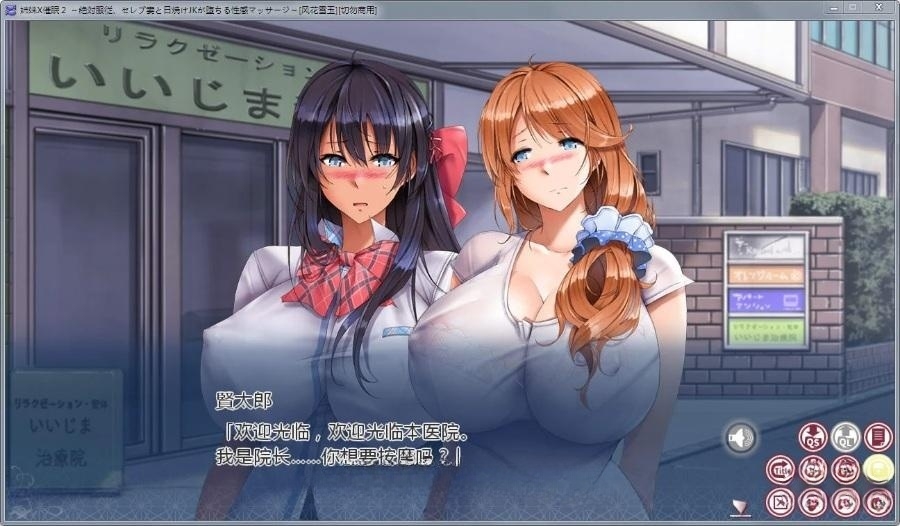Open the text log document icon
Viewport: 900px width, 526px height.
click(x=878, y=437)
